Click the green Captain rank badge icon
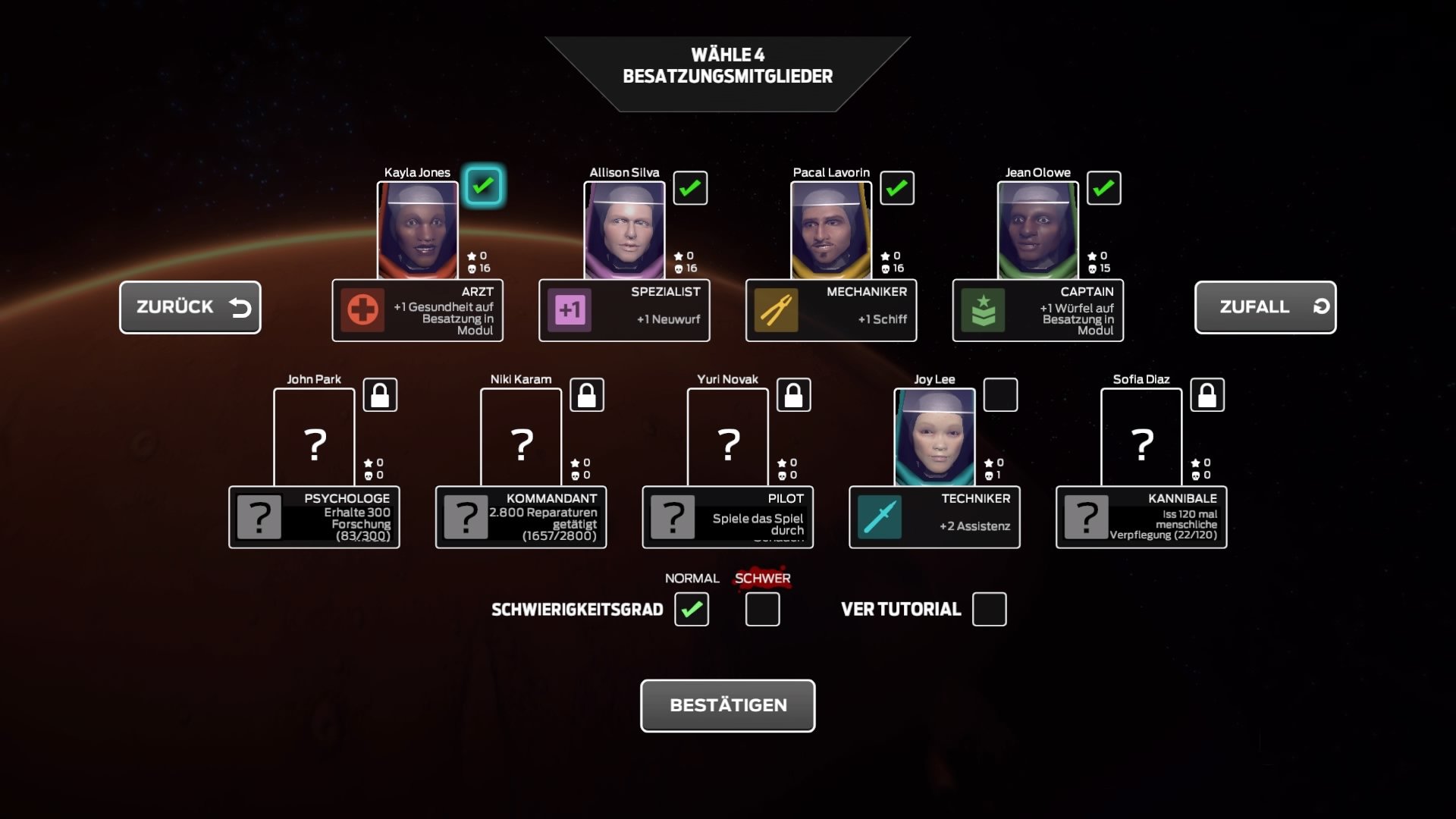1456x819 pixels. tap(982, 310)
